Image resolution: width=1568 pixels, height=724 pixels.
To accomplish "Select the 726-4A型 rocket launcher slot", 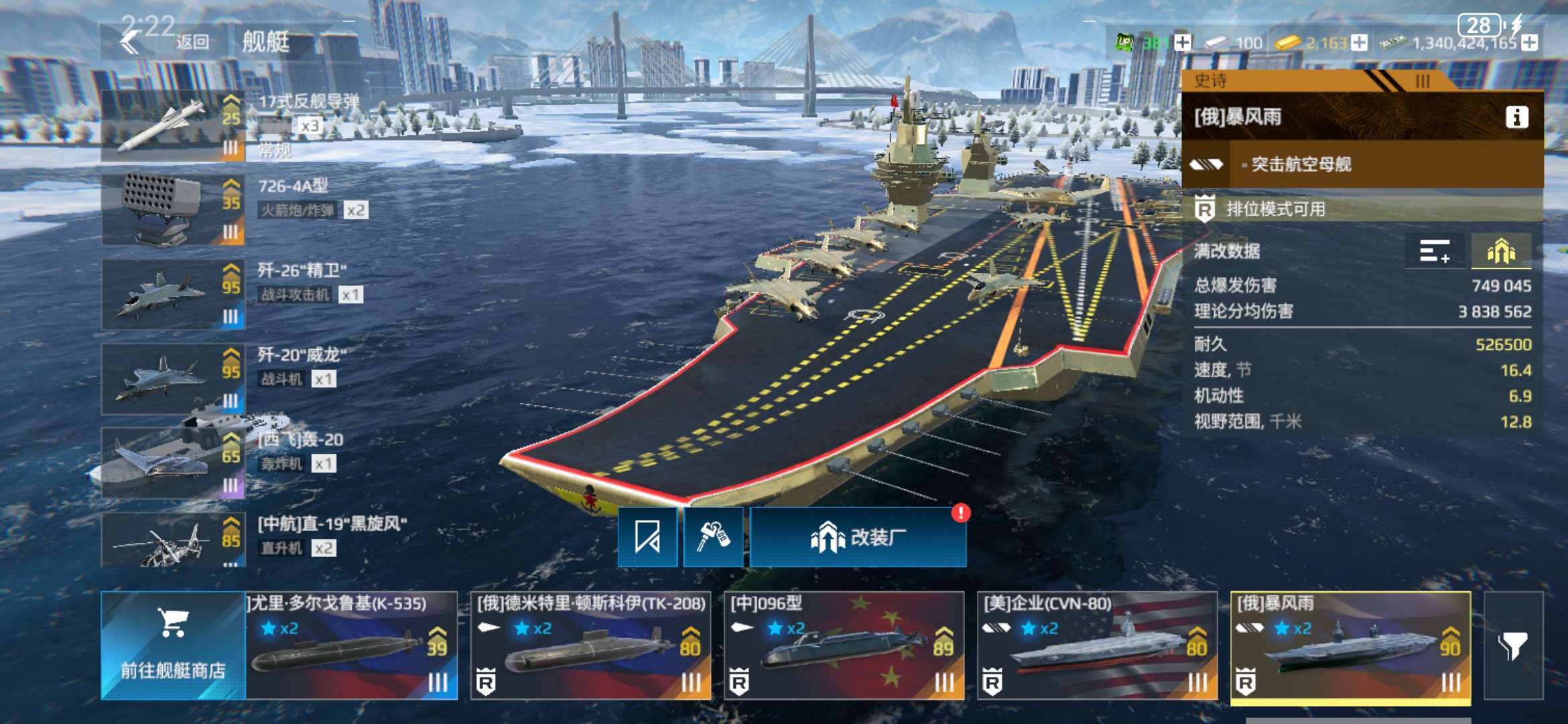I will tap(173, 210).
